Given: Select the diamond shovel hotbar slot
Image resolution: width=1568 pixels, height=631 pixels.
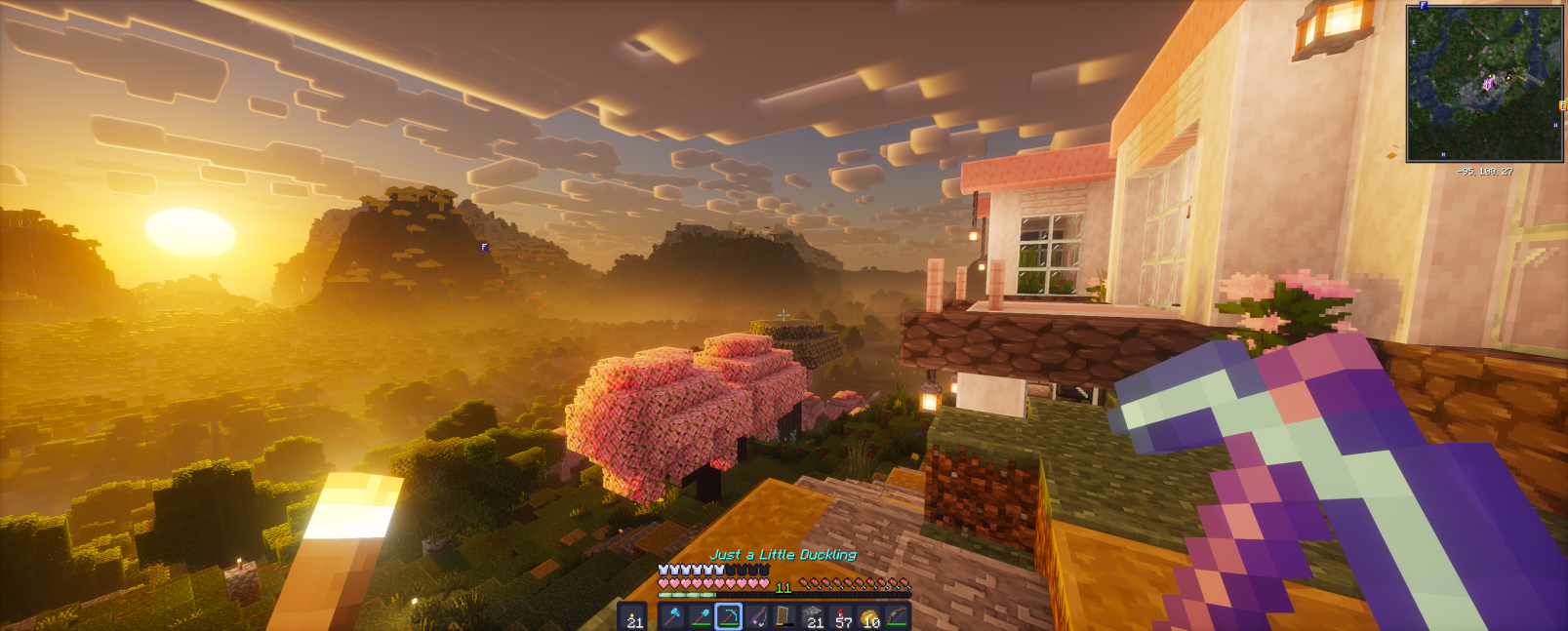Looking at the screenshot, I should coord(700,616).
